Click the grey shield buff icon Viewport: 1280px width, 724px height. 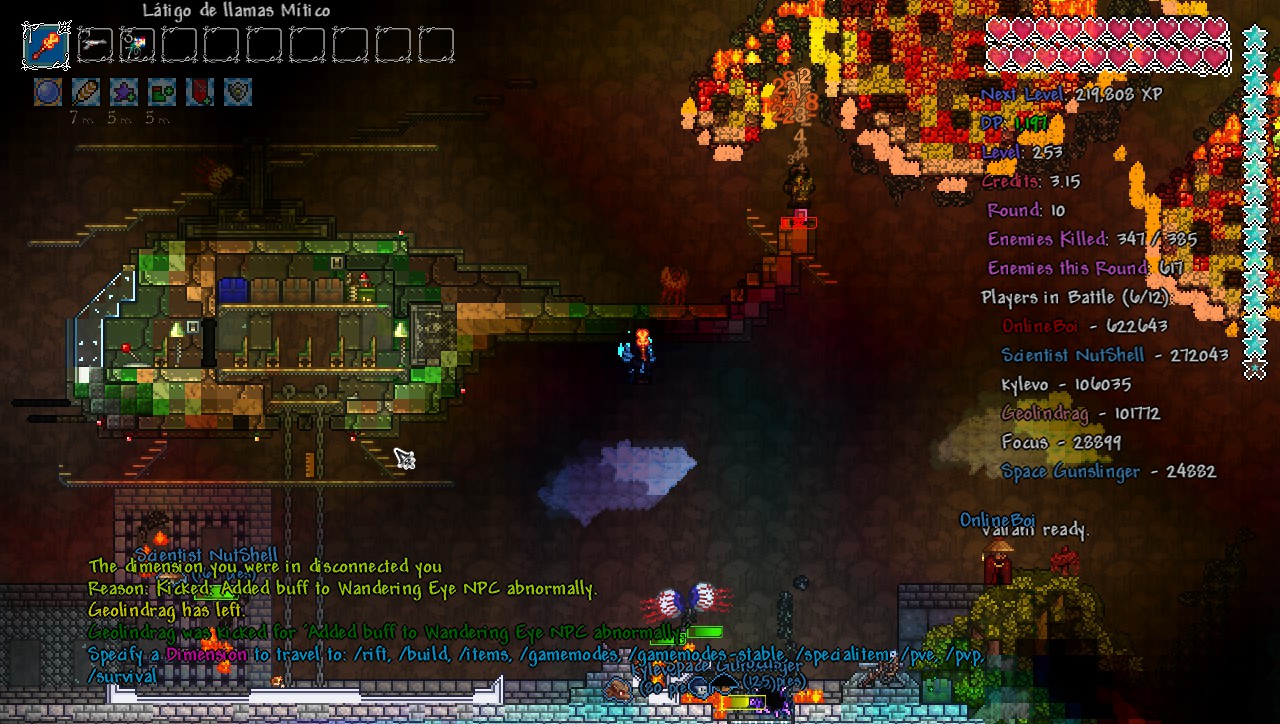click(238, 92)
